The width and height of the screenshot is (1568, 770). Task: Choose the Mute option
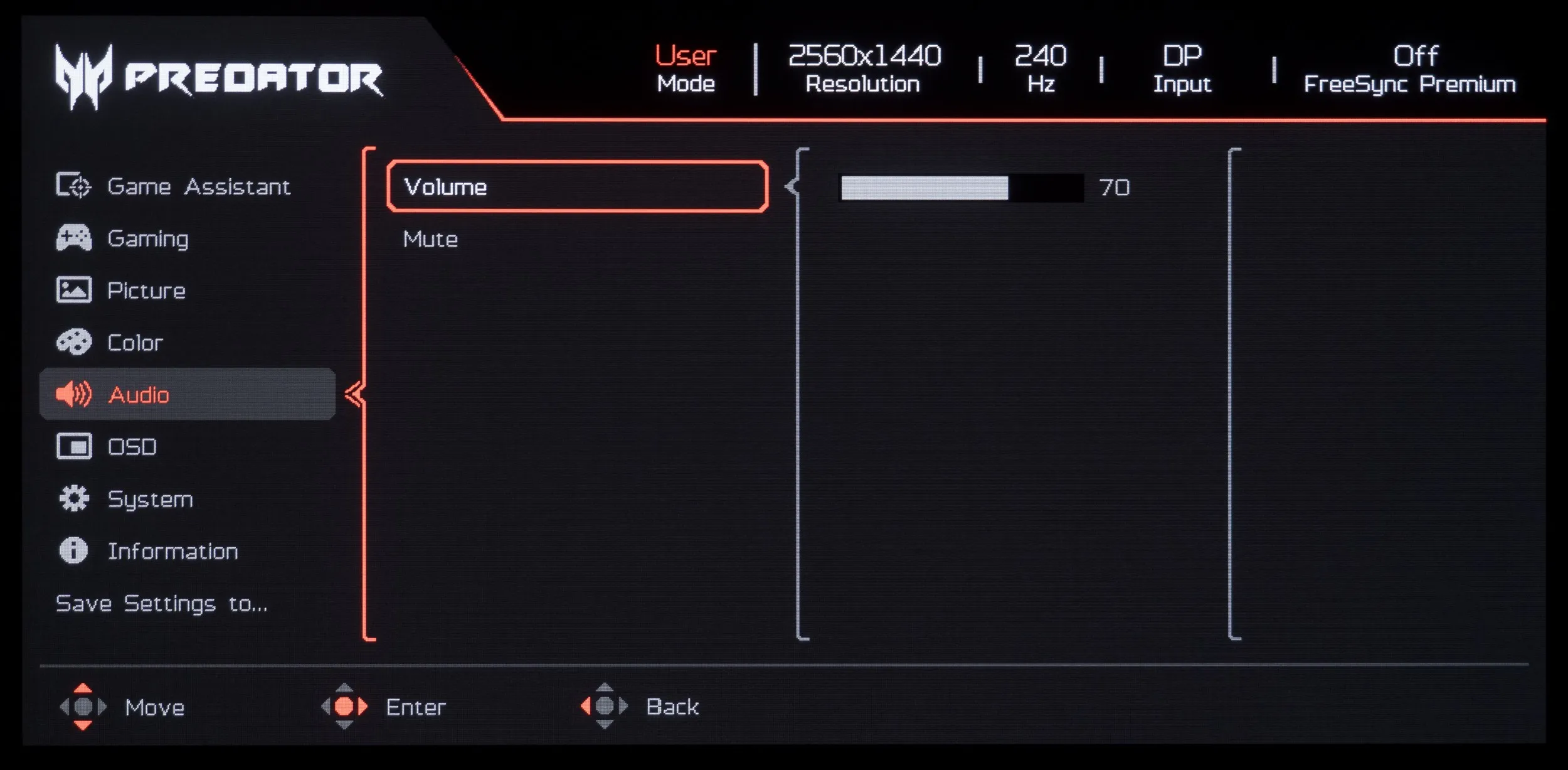[x=431, y=239]
